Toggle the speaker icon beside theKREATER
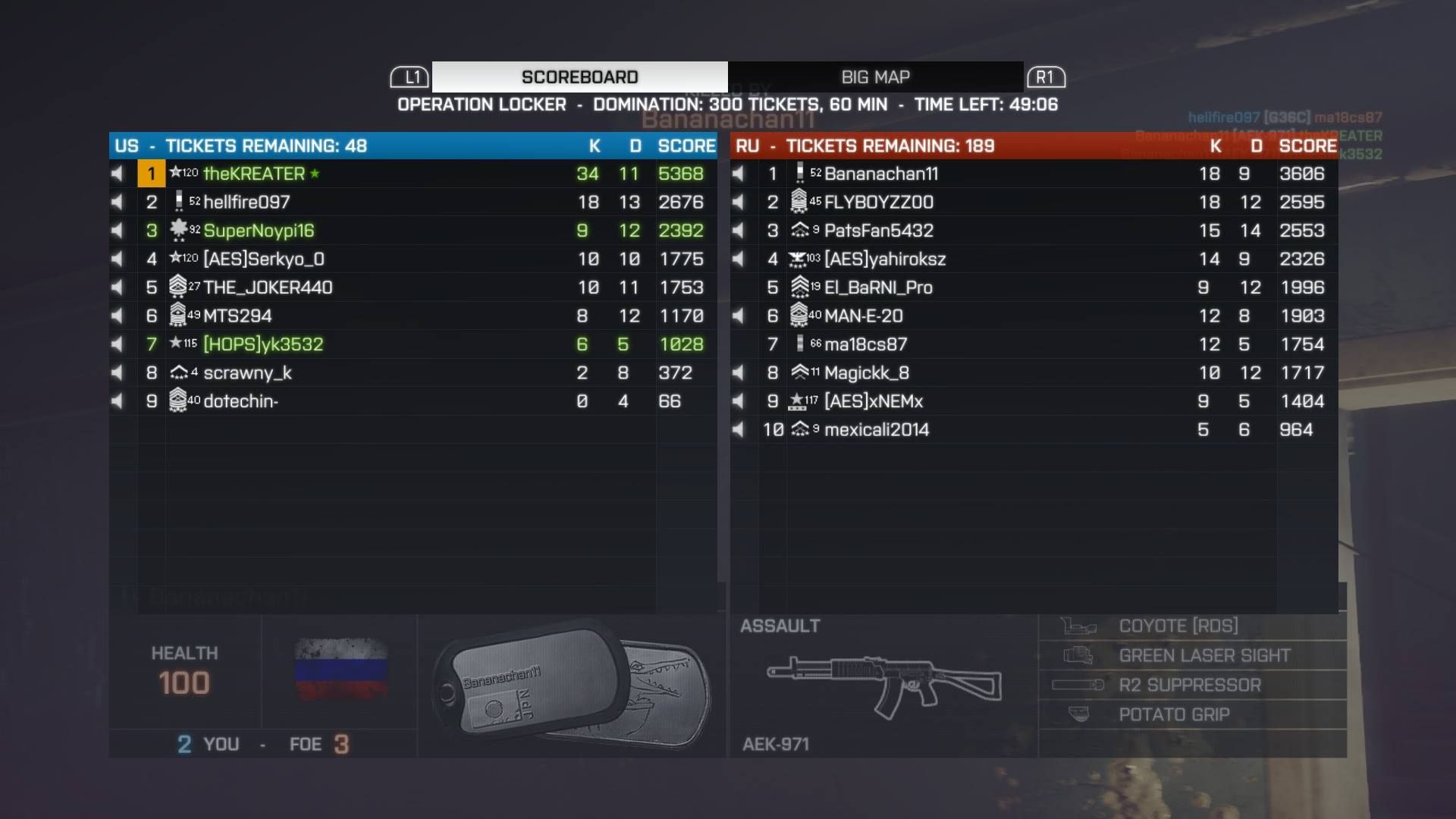Image resolution: width=1456 pixels, height=819 pixels. 117,174
